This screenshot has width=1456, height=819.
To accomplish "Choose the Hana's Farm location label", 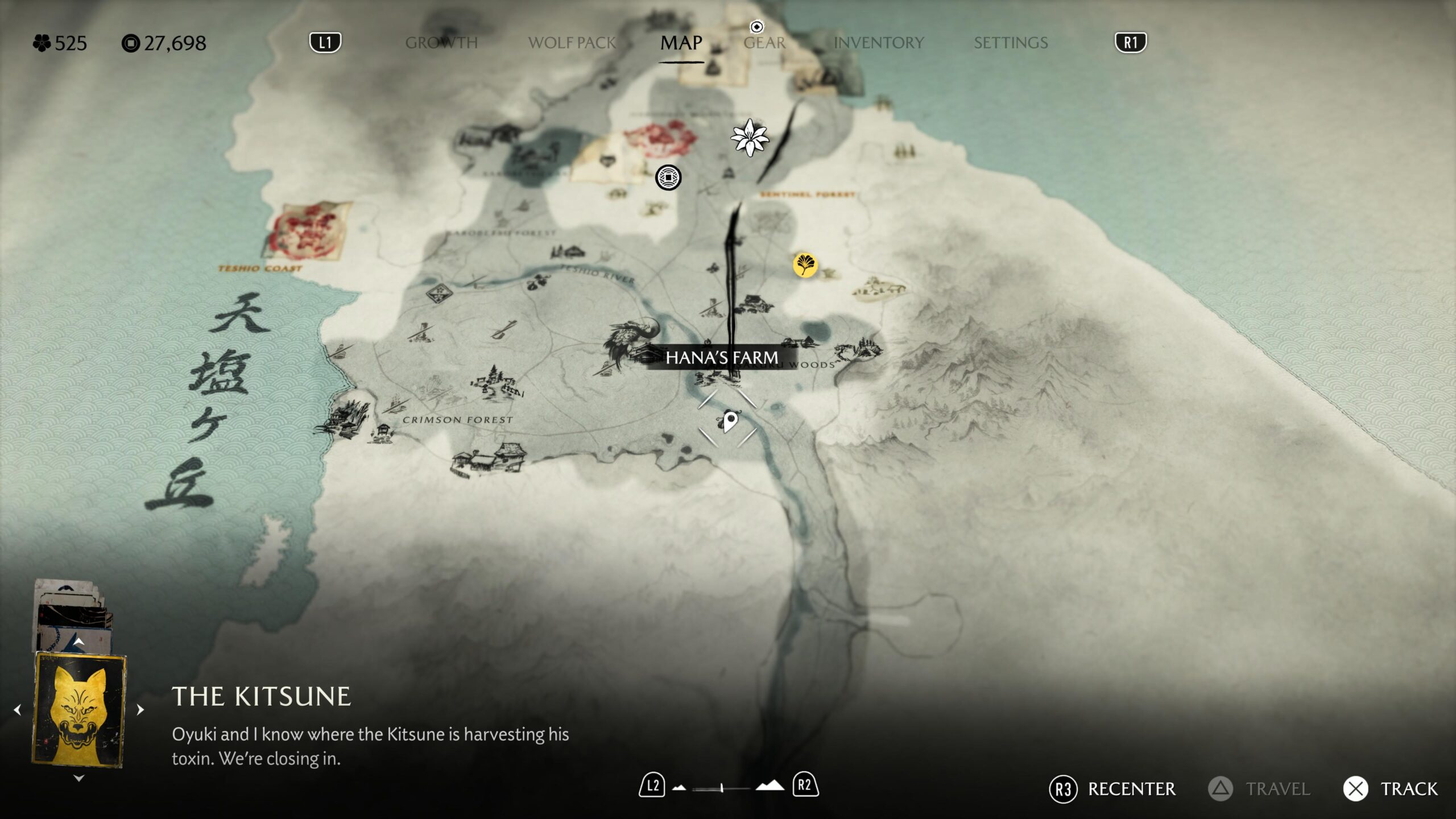I will pos(722,358).
